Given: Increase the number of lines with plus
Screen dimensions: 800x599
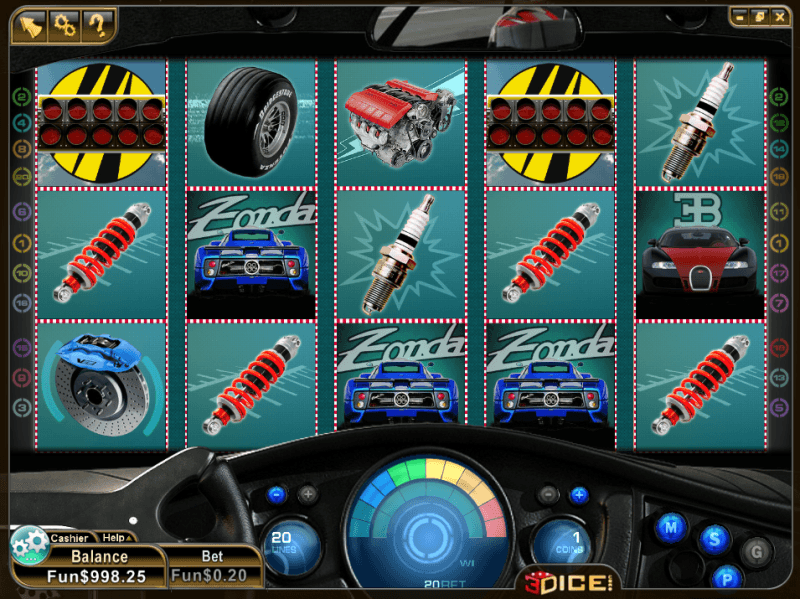Looking at the screenshot, I should [307, 494].
